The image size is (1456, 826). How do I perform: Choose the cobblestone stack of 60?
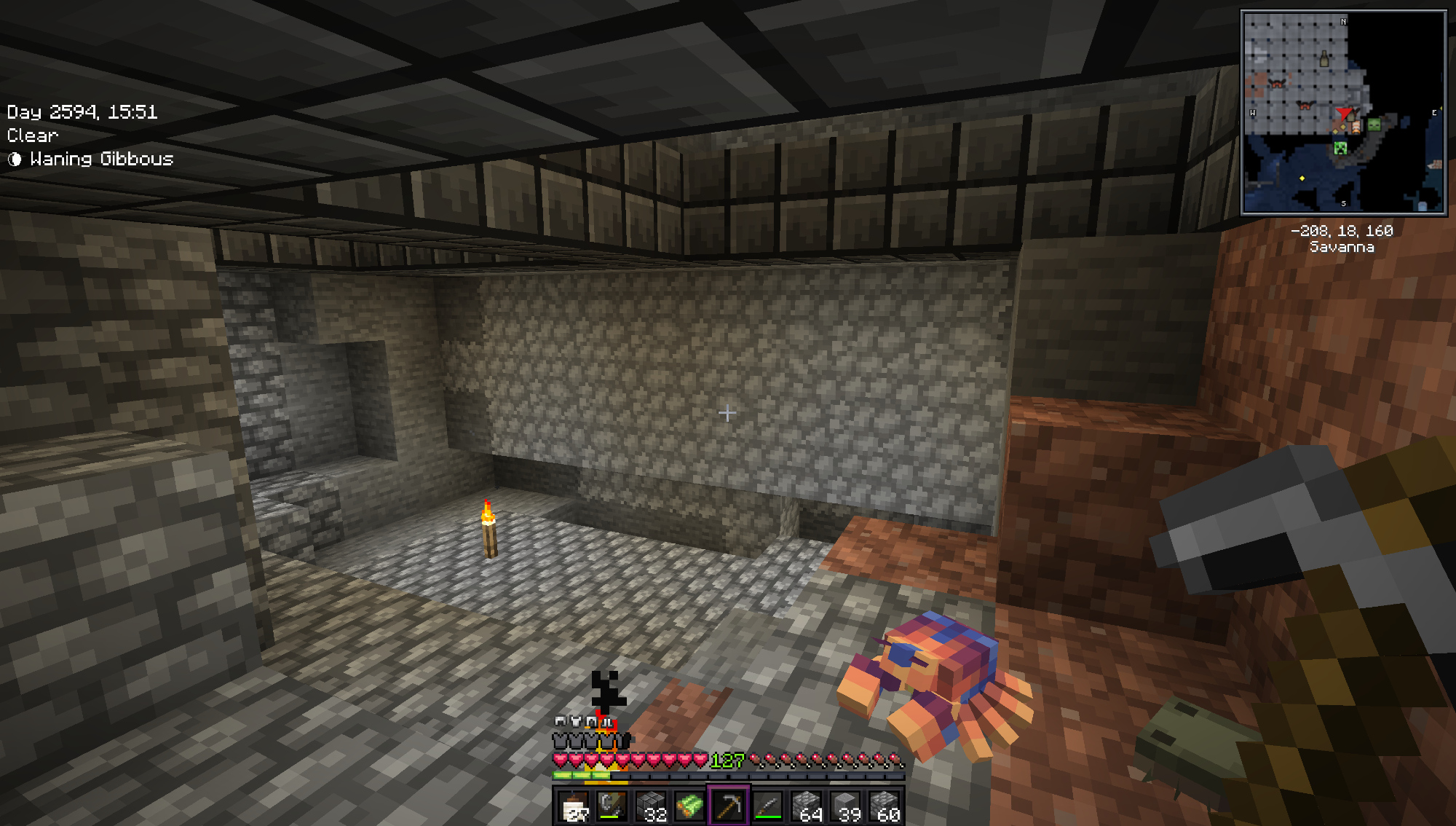[x=885, y=806]
